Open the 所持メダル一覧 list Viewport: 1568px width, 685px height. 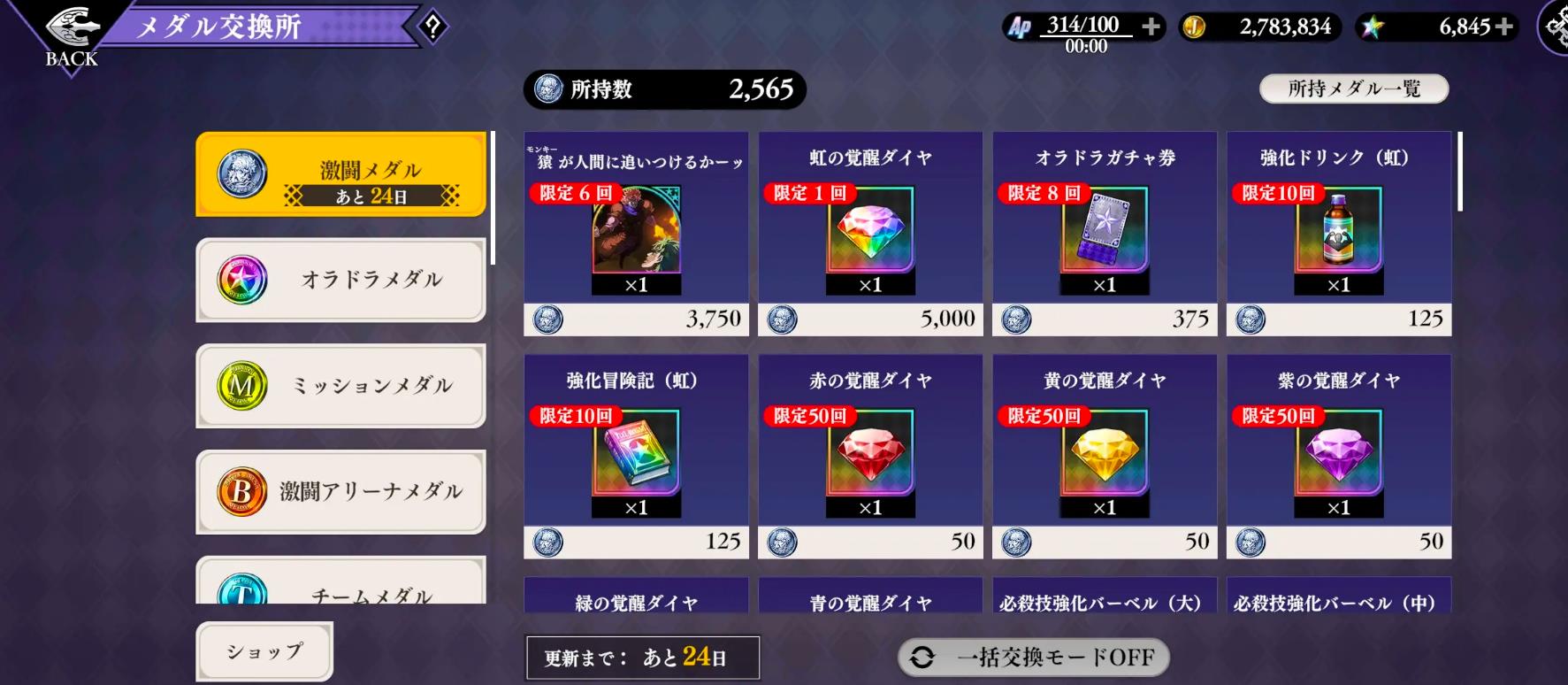(x=1353, y=89)
